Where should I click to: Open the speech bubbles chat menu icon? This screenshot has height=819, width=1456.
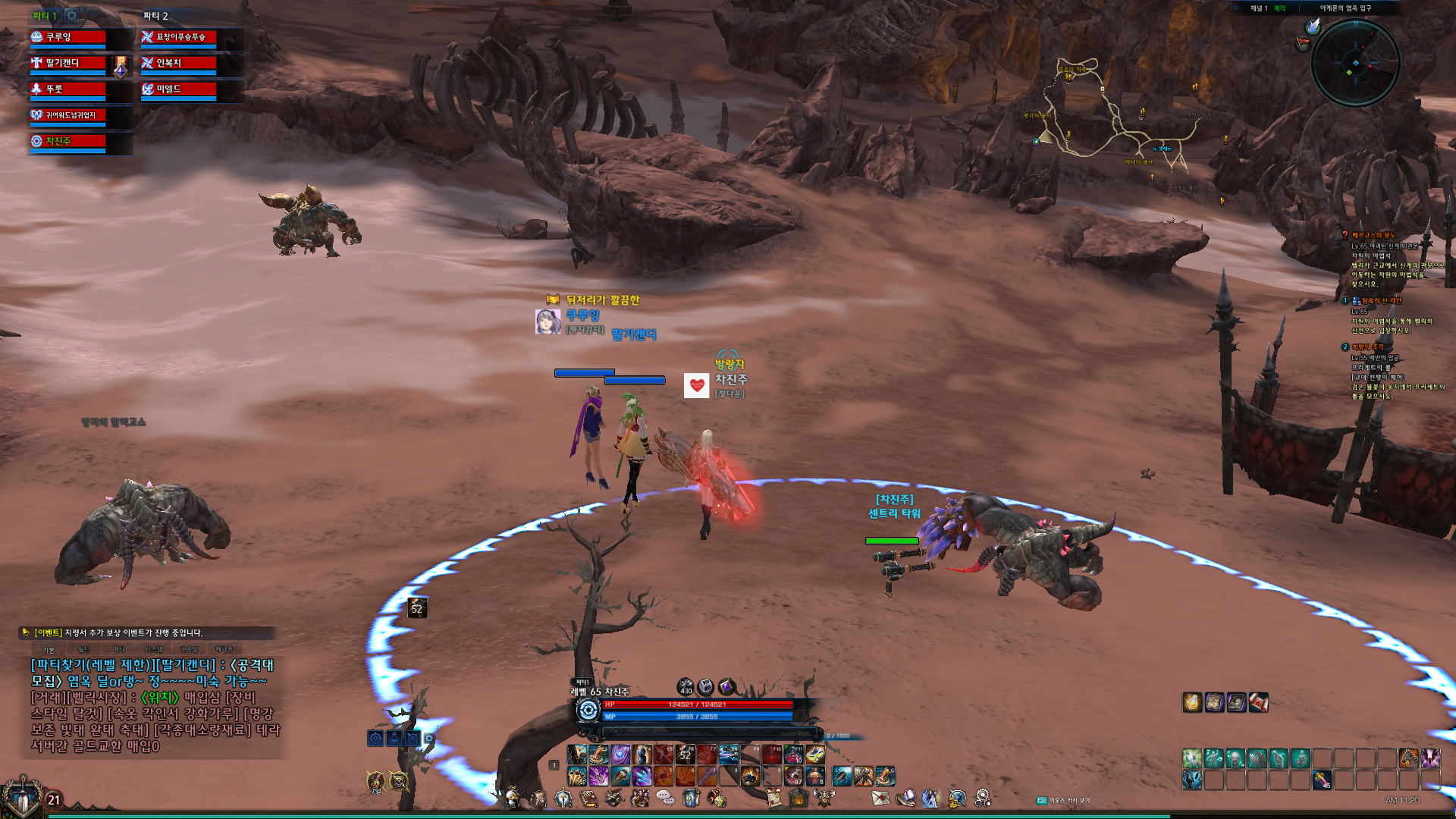pos(665,798)
